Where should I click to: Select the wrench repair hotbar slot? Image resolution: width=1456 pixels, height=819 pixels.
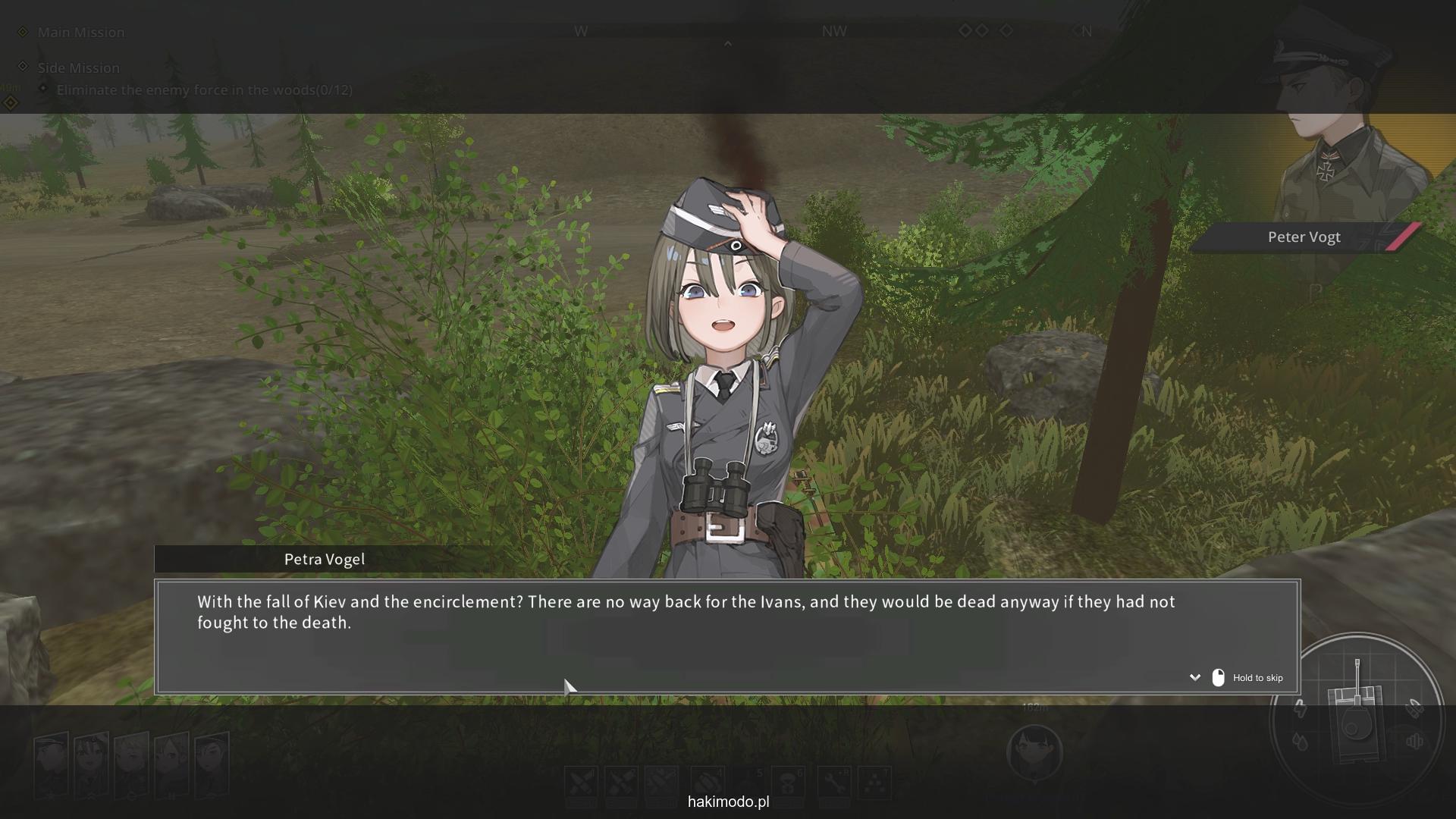(x=835, y=783)
